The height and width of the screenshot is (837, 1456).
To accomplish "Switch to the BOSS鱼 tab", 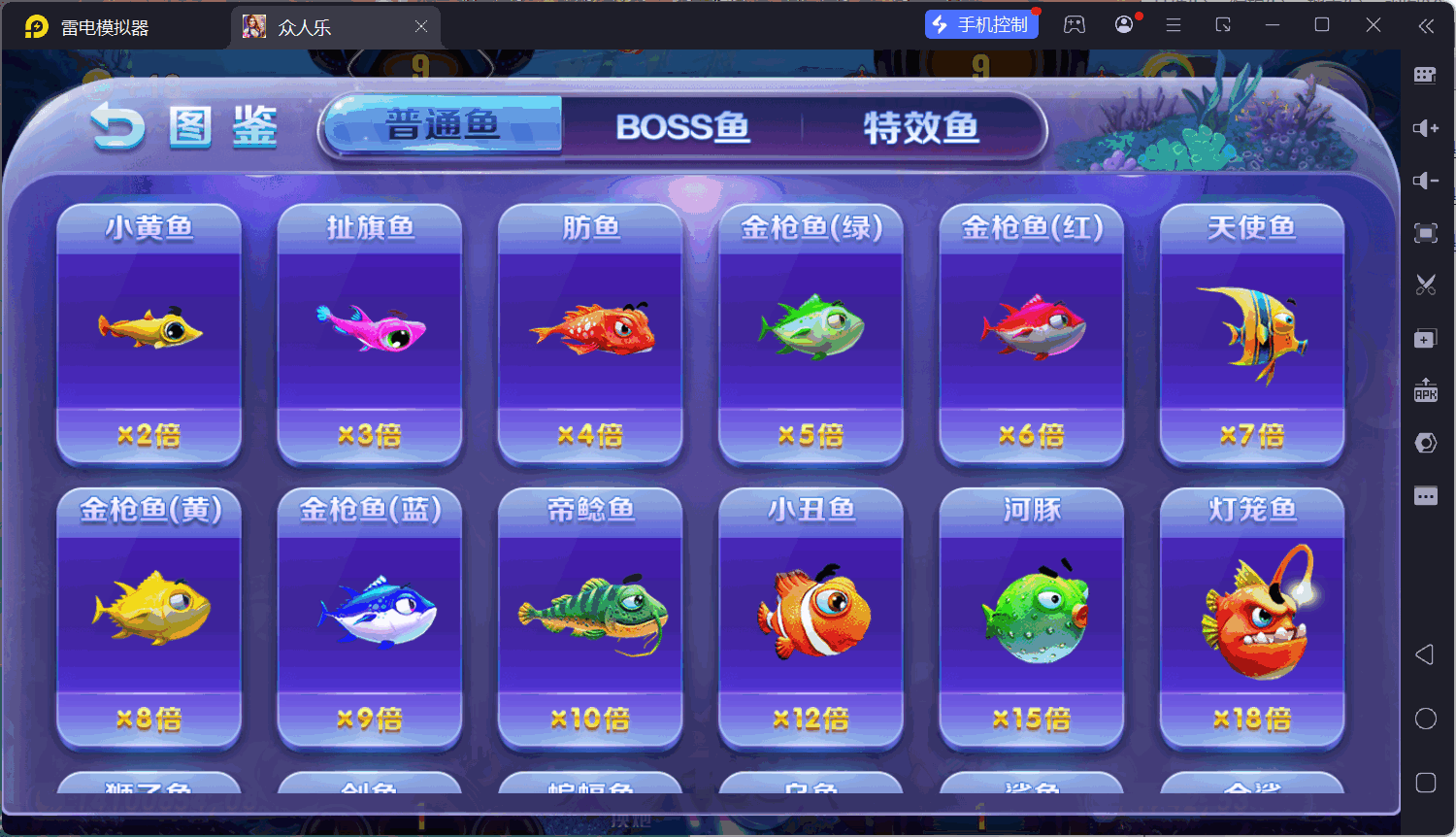I will pos(682,125).
